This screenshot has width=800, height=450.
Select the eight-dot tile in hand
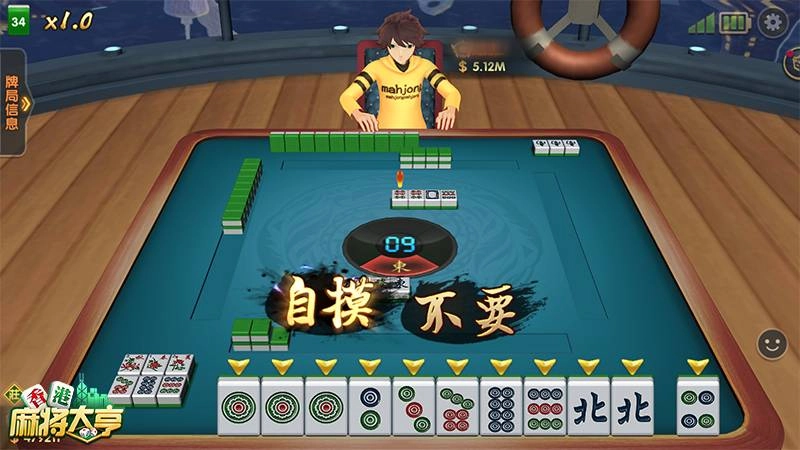(502, 406)
